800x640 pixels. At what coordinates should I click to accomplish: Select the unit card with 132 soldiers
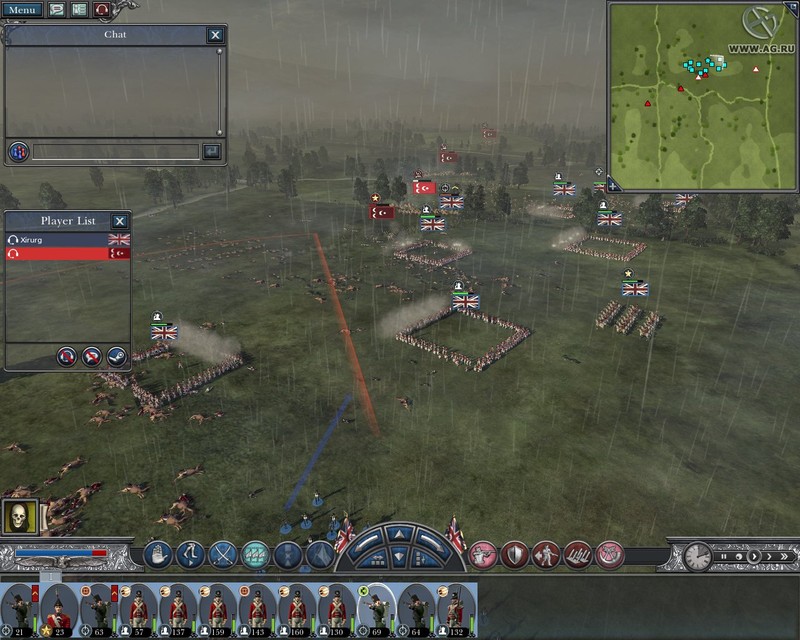click(x=456, y=607)
